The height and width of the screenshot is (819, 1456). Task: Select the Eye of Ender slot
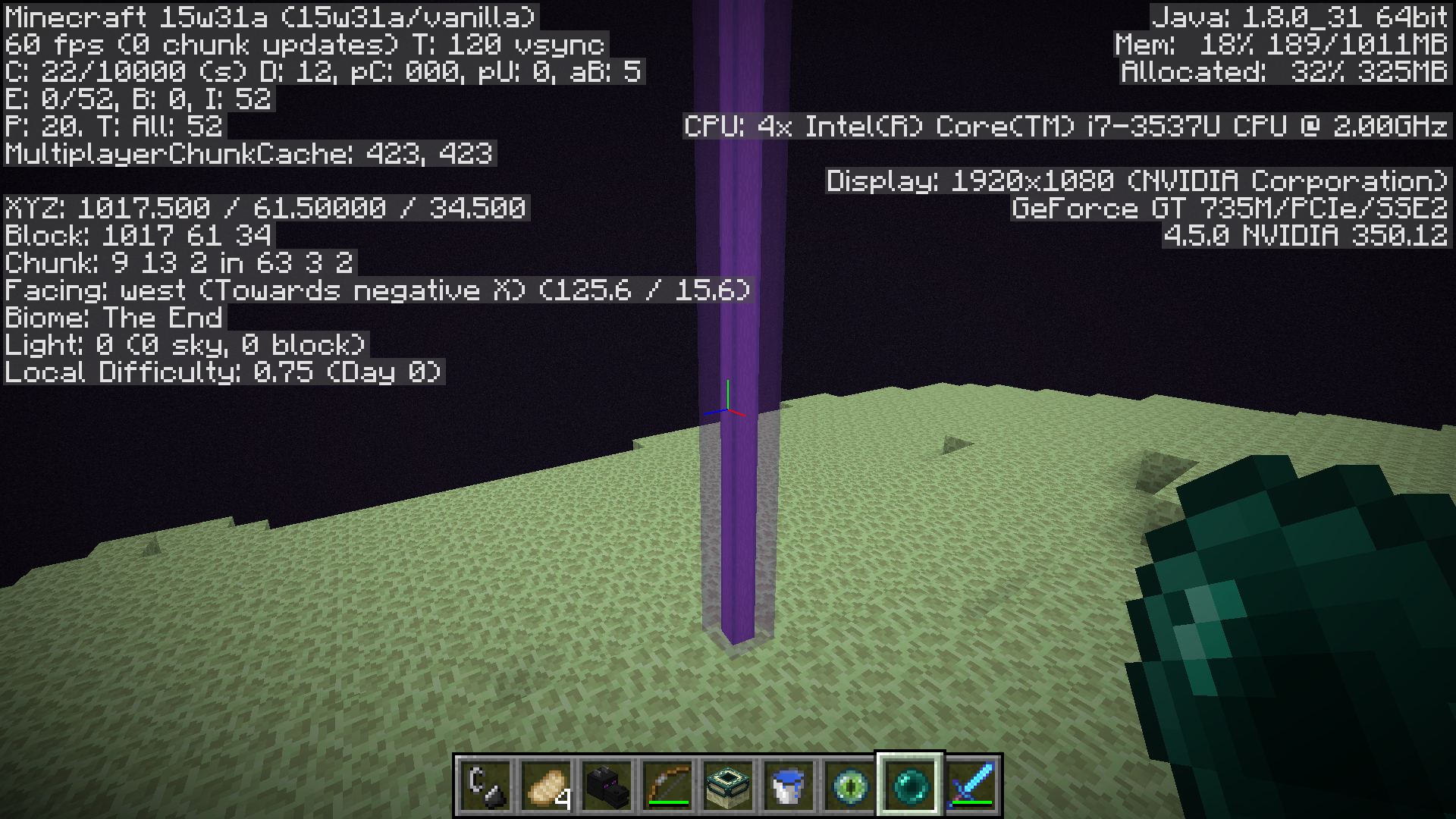coord(849,786)
